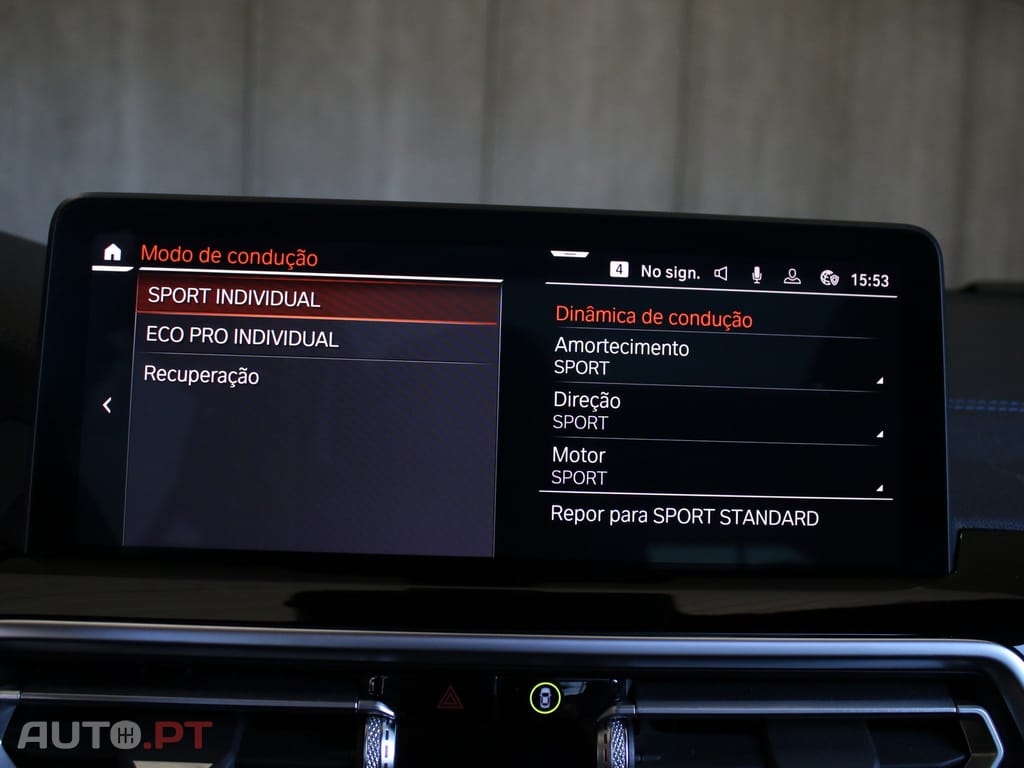Open the driver profile icon
This screenshot has width=1024, height=768.
click(792, 276)
